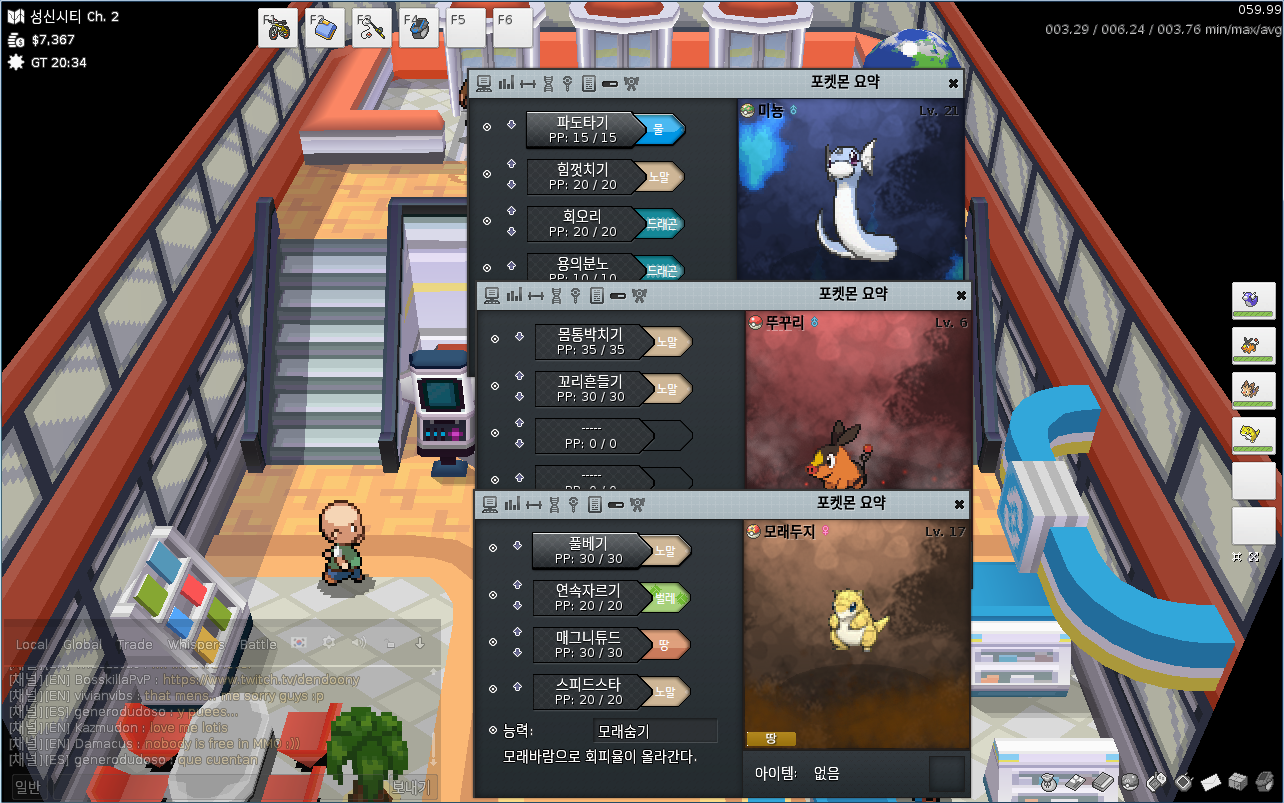Use the fishing rod in the F3 slot
The height and width of the screenshot is (803, 1284).
[371, 28]
